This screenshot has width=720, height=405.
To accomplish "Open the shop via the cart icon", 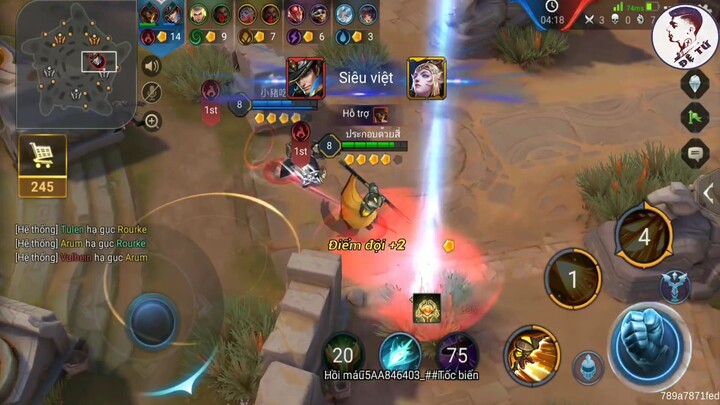I will [x=42, y=156].
